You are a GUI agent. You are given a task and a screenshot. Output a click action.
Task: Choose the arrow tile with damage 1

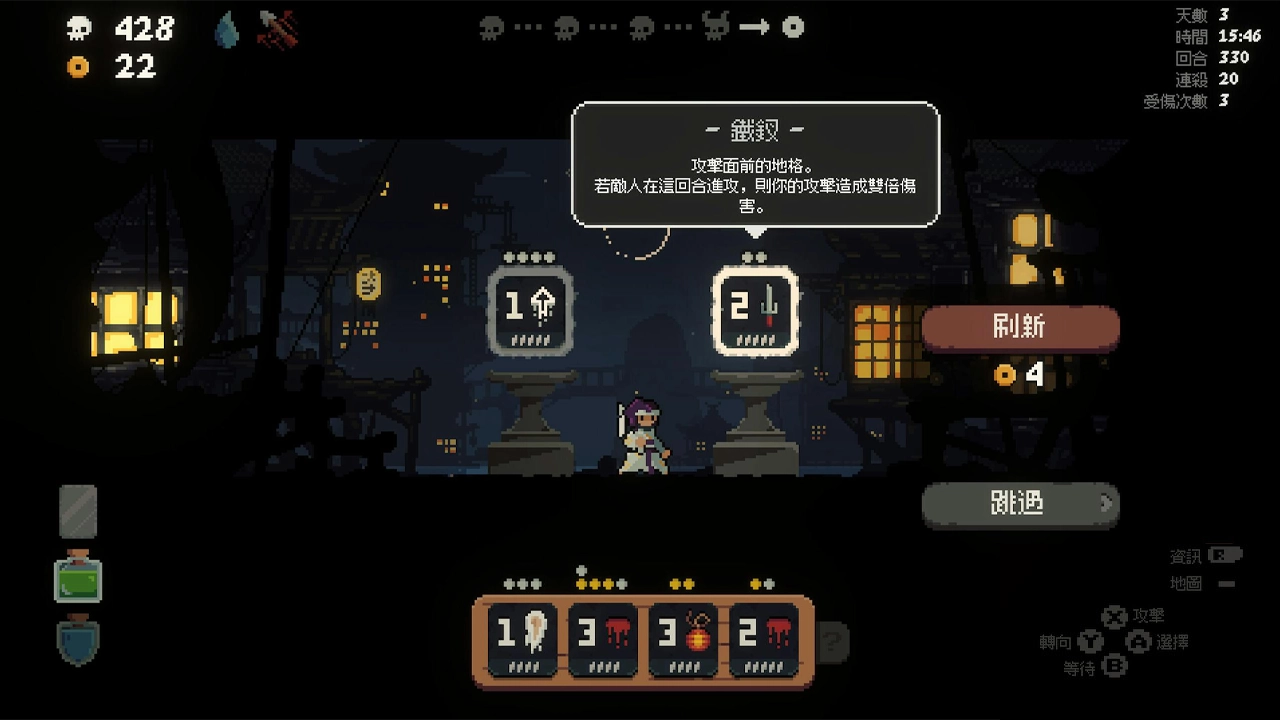coord(530,310)
